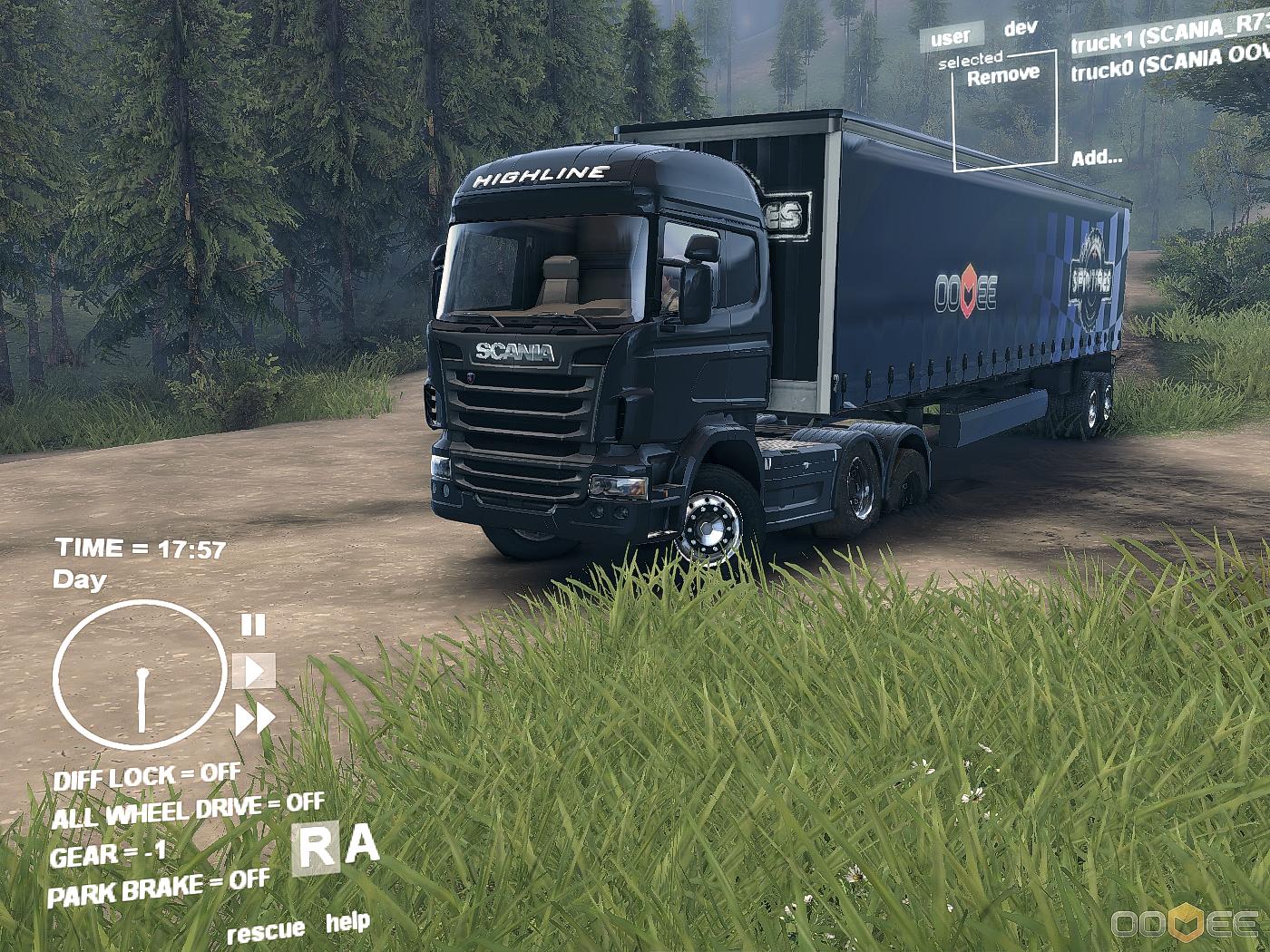Image resolution: width=1270 pixels, height=952 pixels.
Task: Toggle the DIFF LOCK setting
Action: click(147, 777)
